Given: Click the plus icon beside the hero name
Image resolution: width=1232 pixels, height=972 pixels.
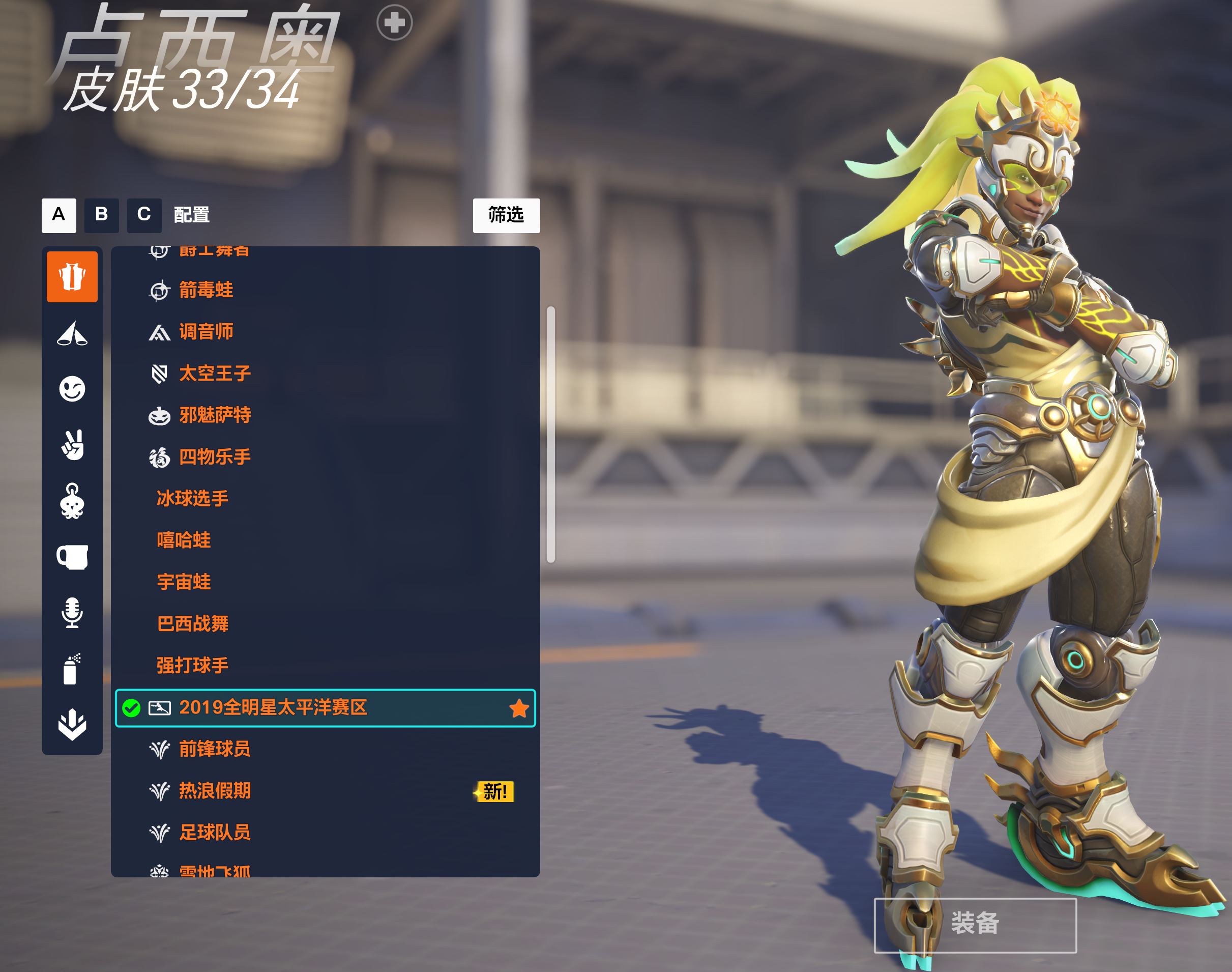Looking at the screenshot, I should (x=394, y=23).
